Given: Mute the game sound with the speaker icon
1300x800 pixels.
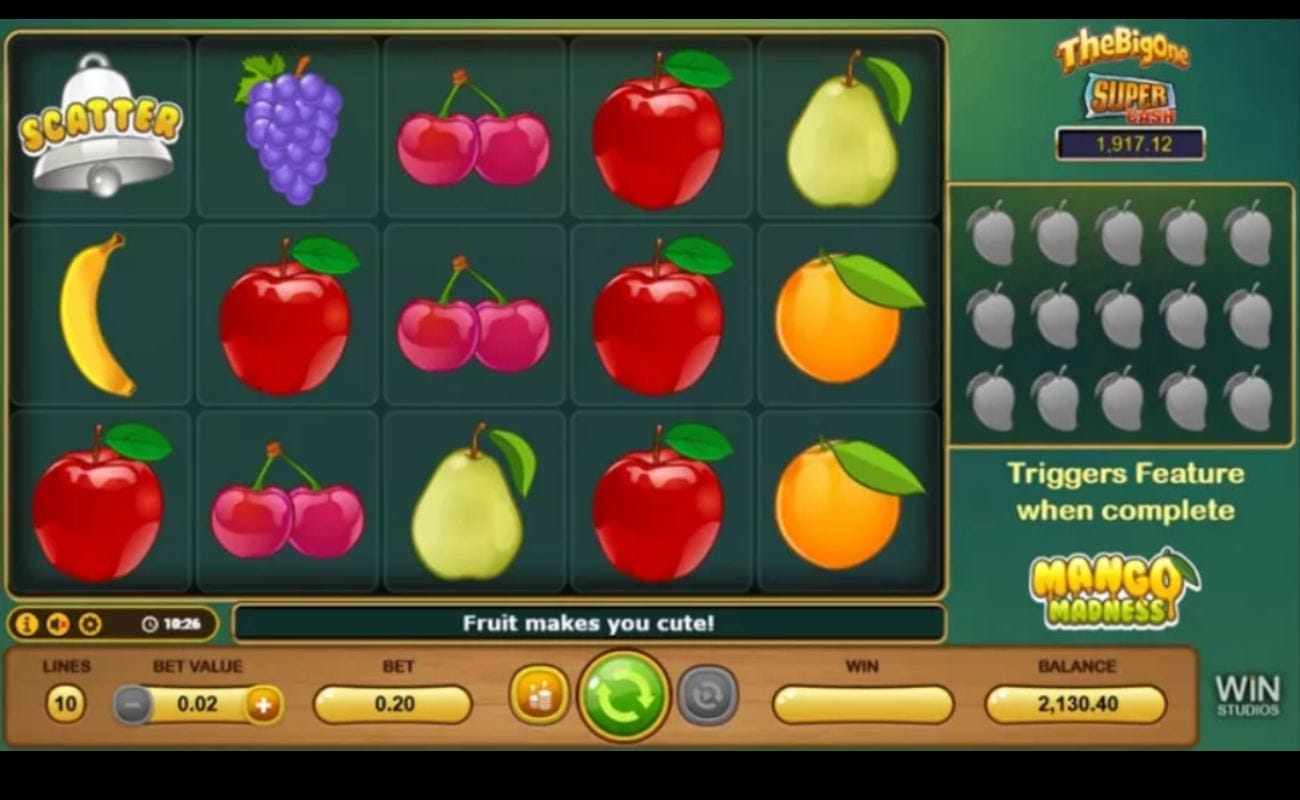Looking at the screenshot, I should (x=58, y=622).
